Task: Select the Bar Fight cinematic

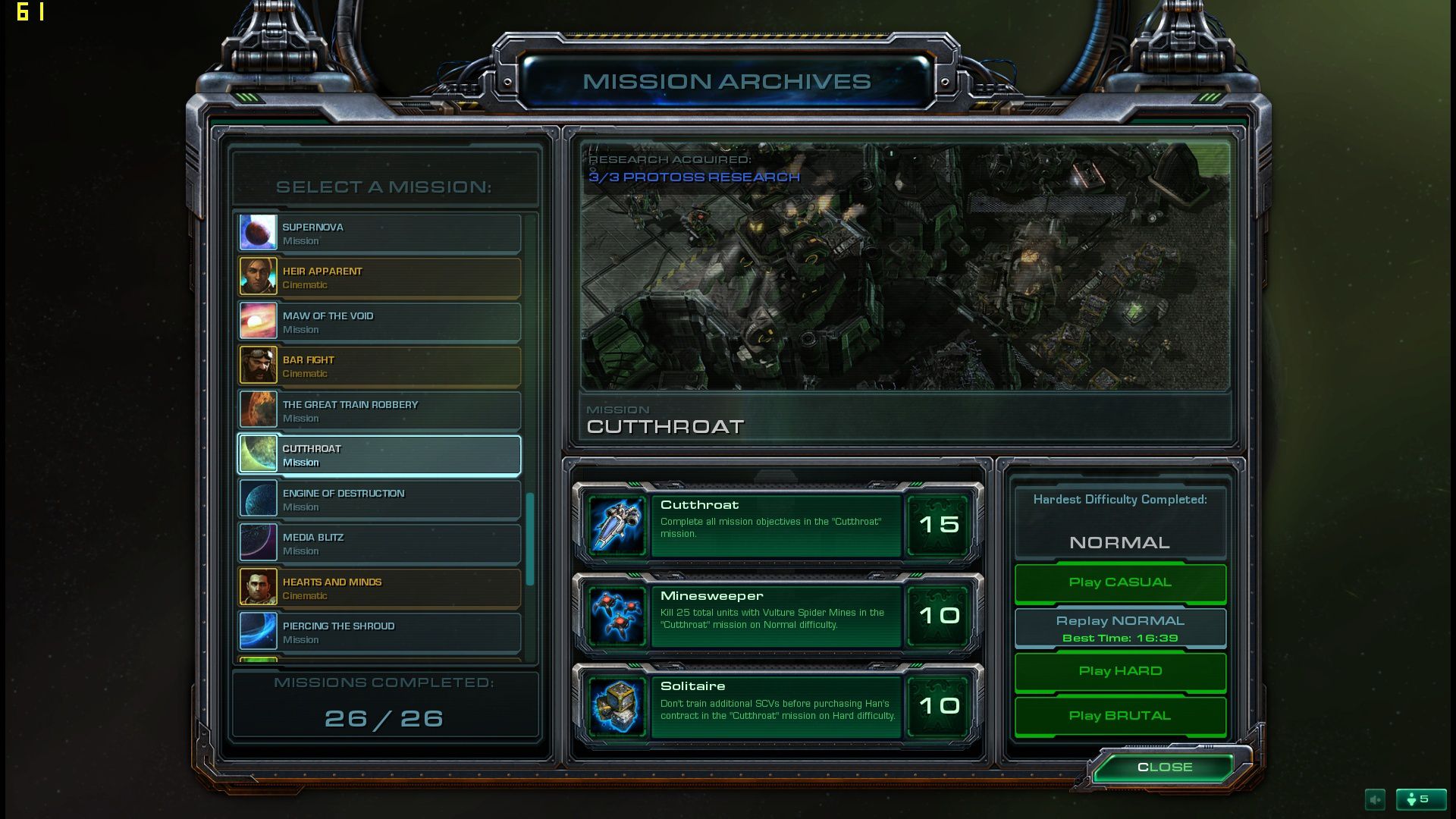Action: click(x=379, y=366)
